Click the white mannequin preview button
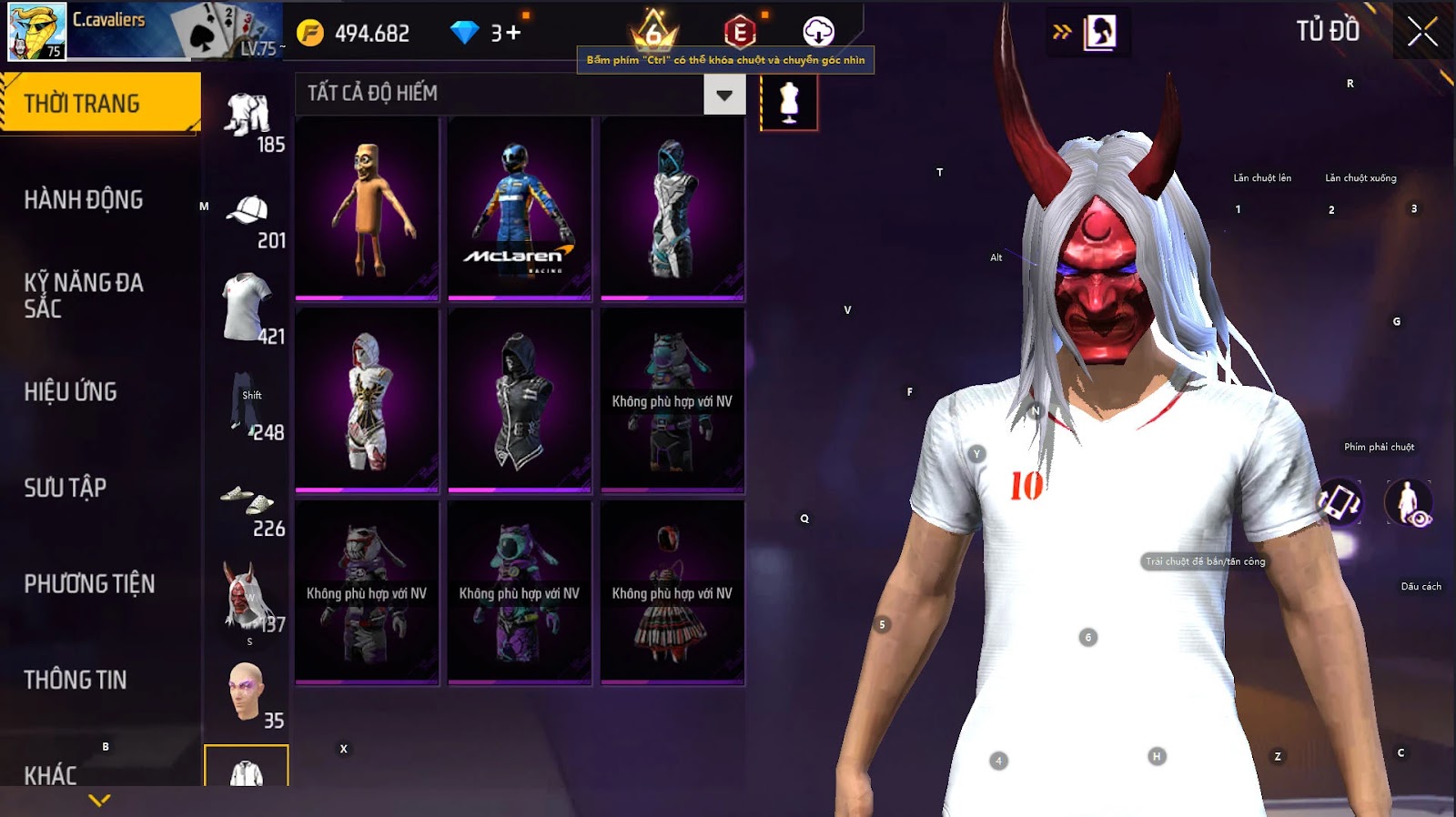The height and width of the screenshot is (817, 1456). click(x=789, y=102)
